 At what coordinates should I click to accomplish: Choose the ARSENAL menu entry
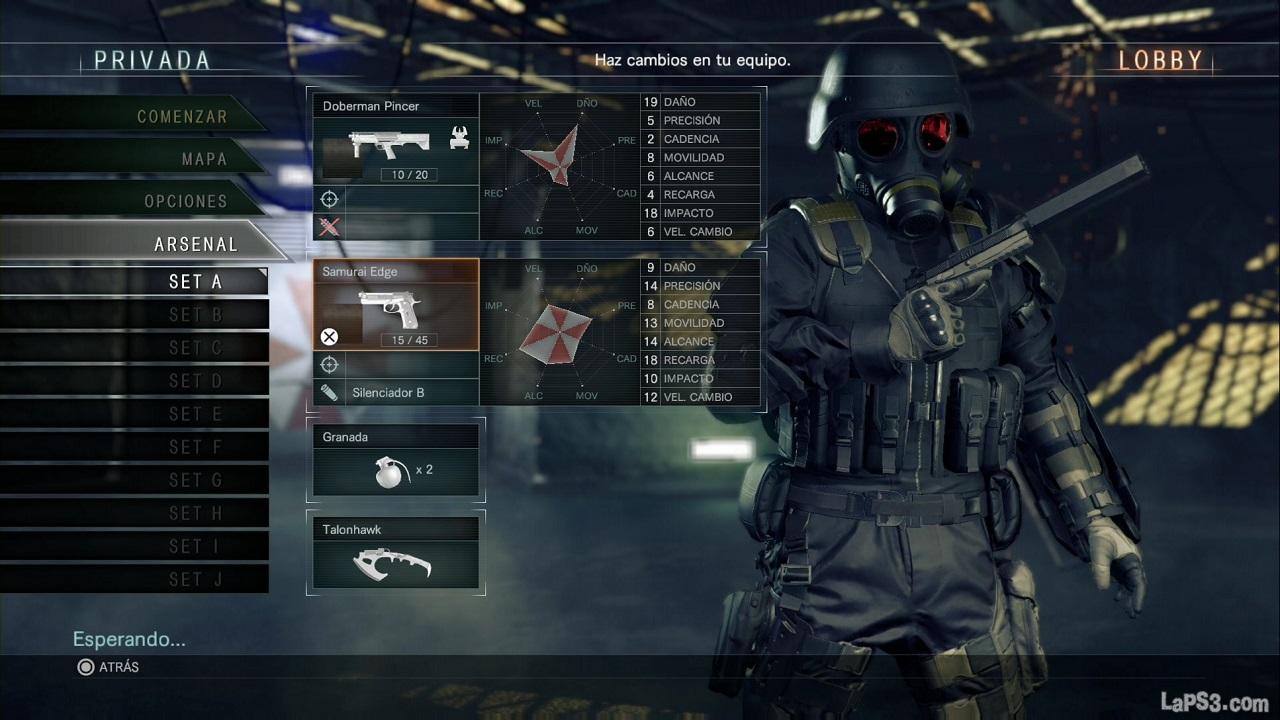click(196, 243)
